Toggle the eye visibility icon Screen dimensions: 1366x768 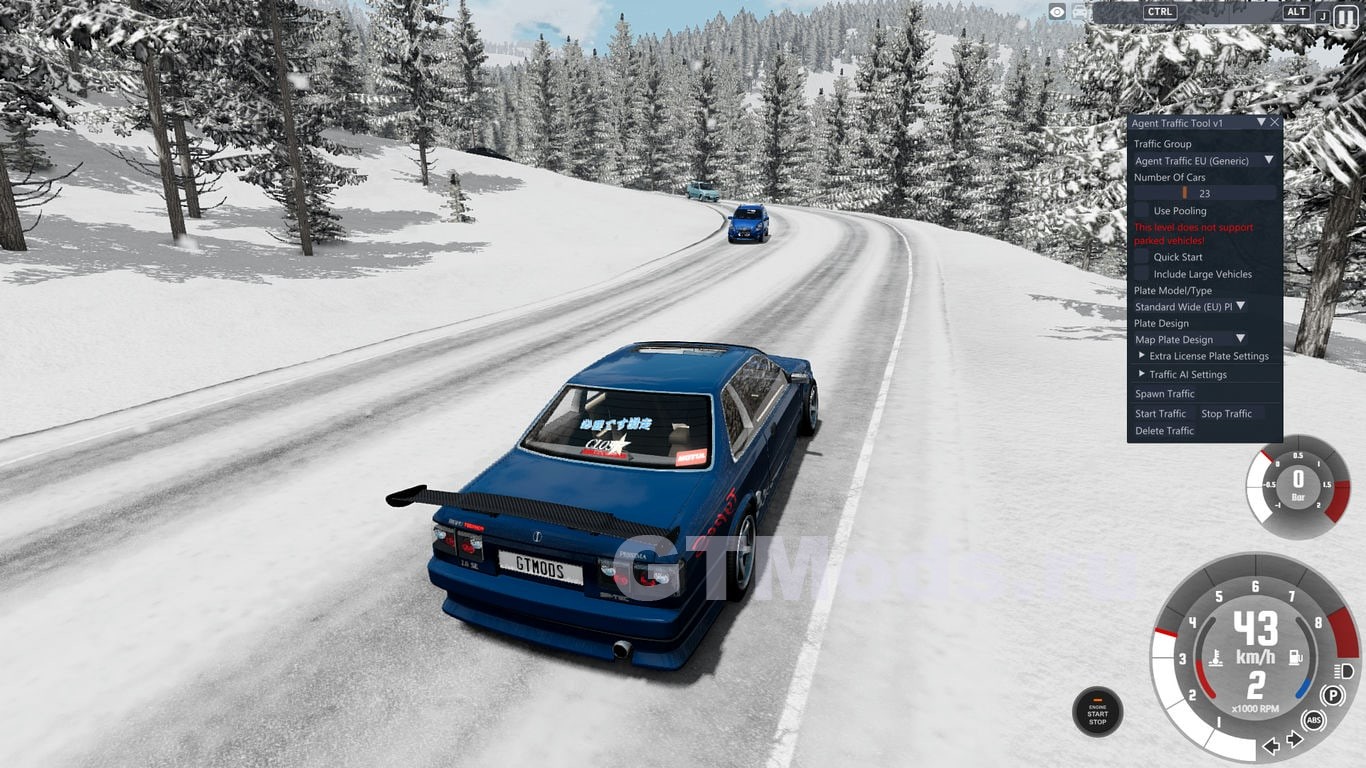(x=1057, y=12)
